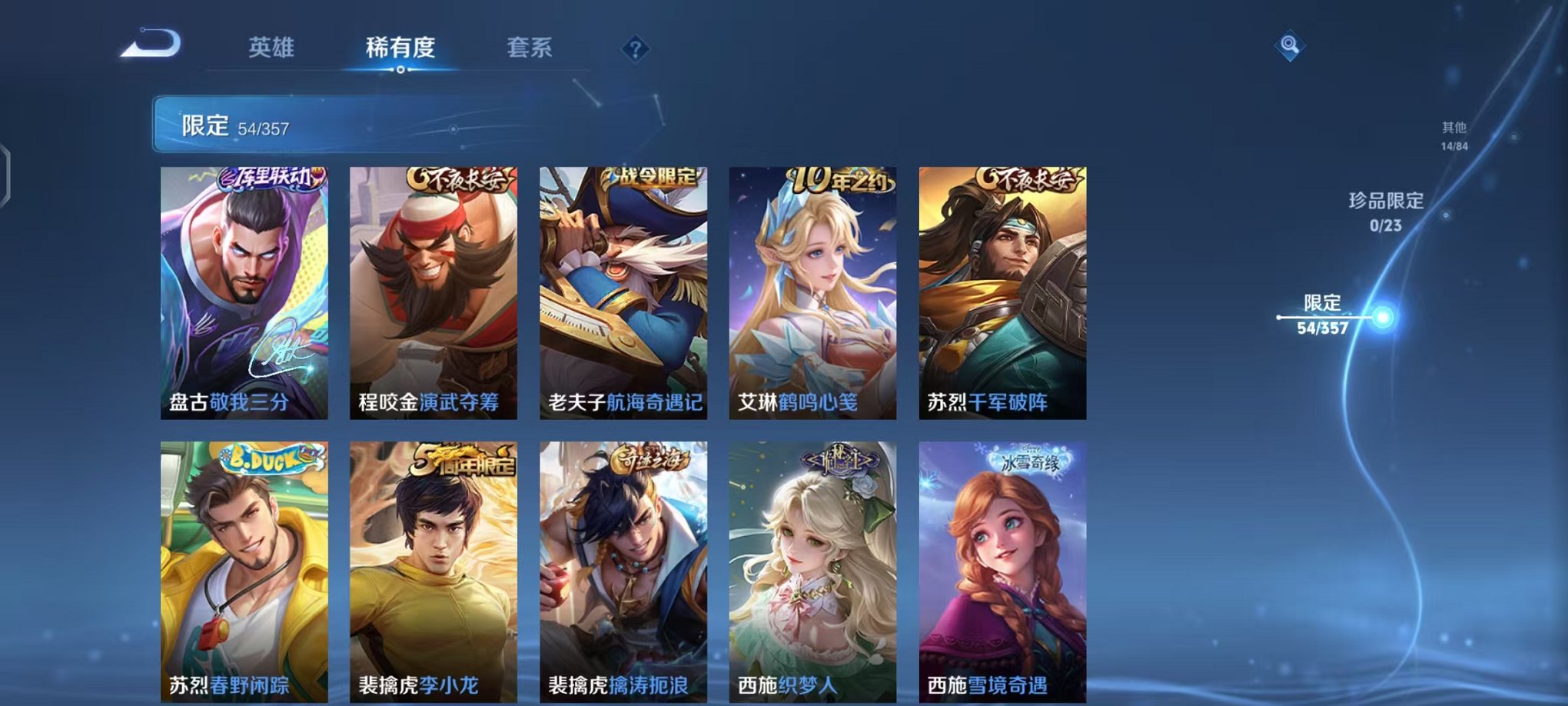The width and height of the screenshot is (1568, 706).
Task: Select the 稀有度 tab
Action: (x=400, y=46)
